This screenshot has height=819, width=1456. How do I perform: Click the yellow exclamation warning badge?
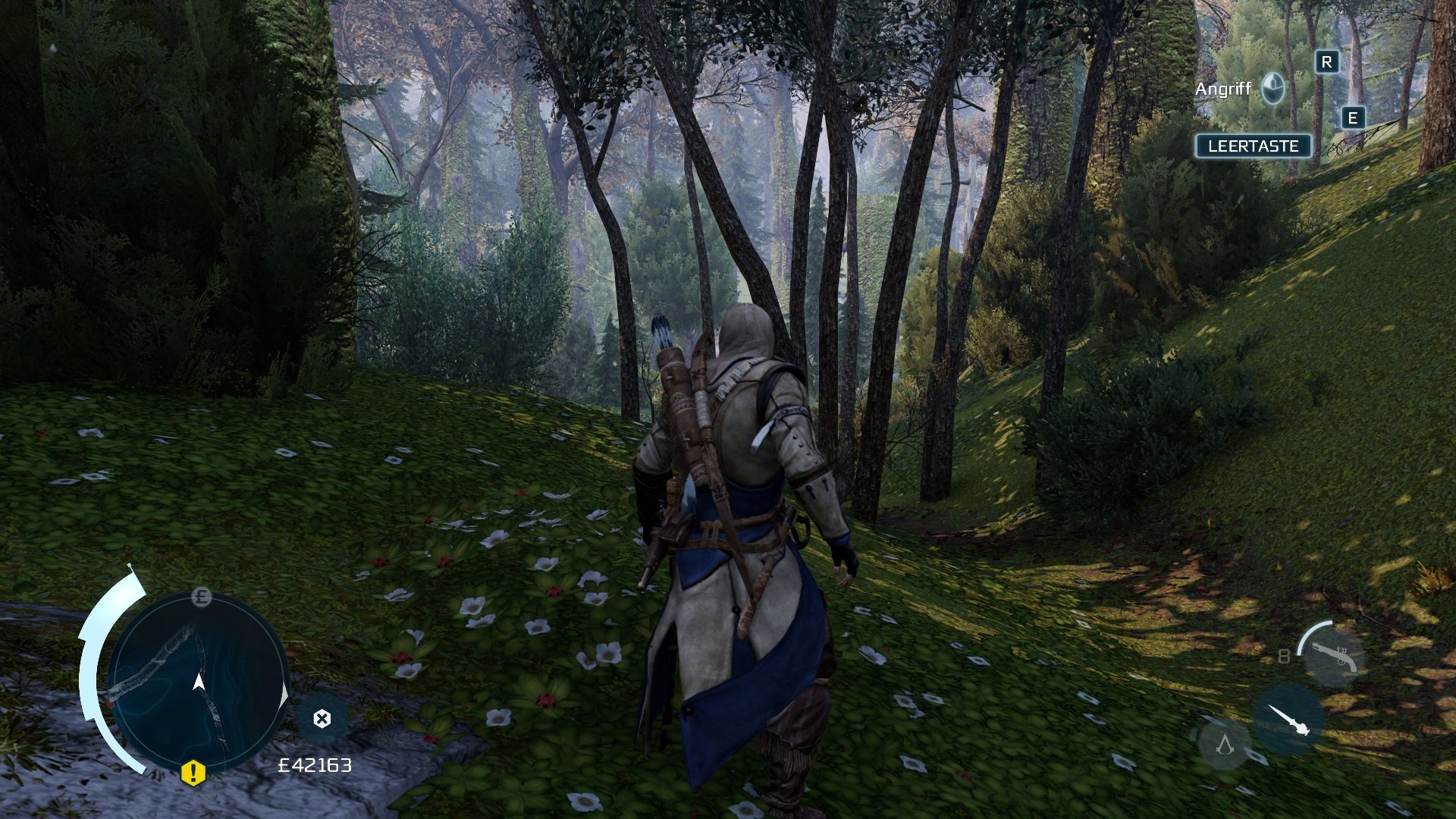click(x=193, y=773)
